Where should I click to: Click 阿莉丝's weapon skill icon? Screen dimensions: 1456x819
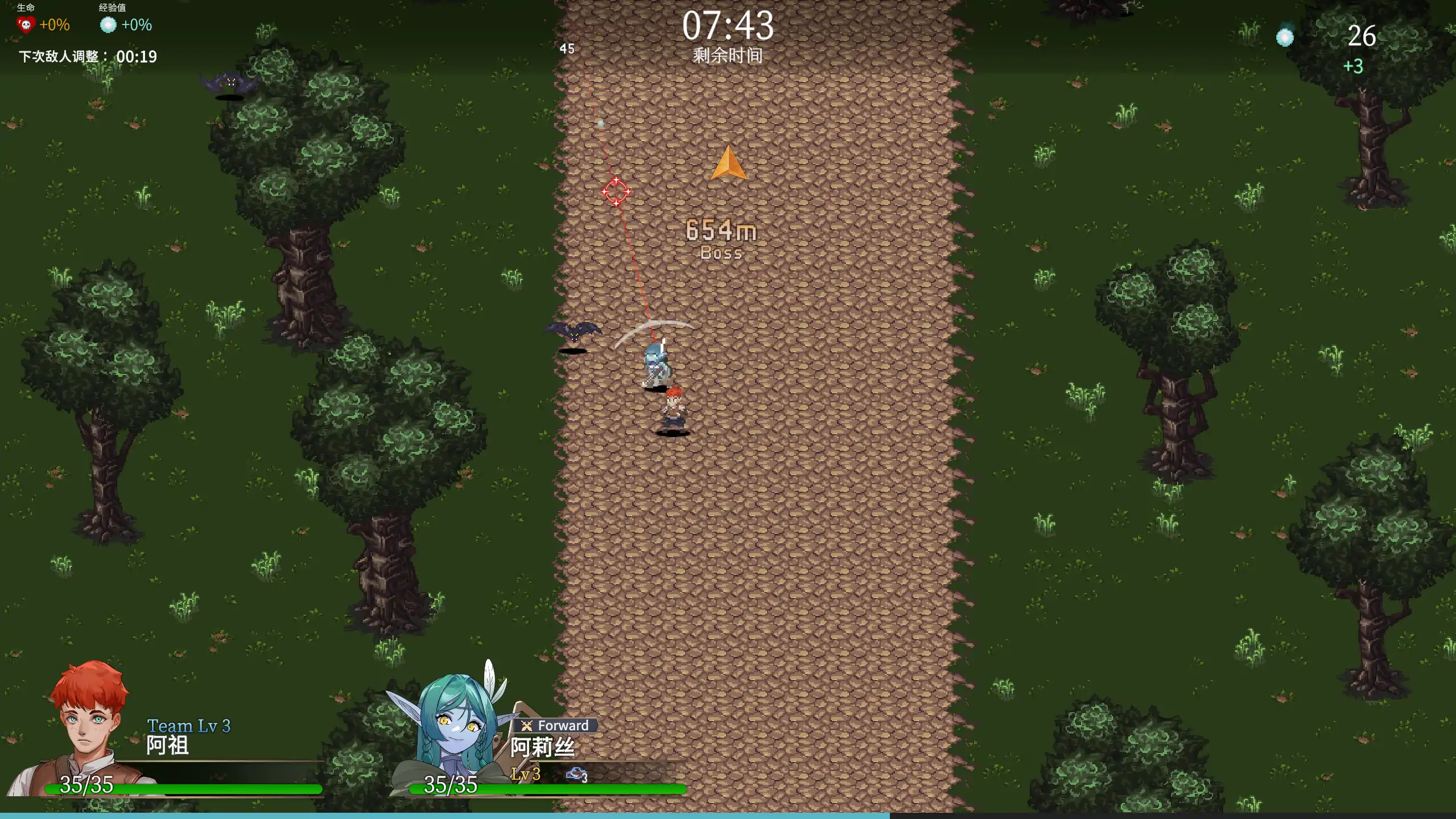(576, 774)
